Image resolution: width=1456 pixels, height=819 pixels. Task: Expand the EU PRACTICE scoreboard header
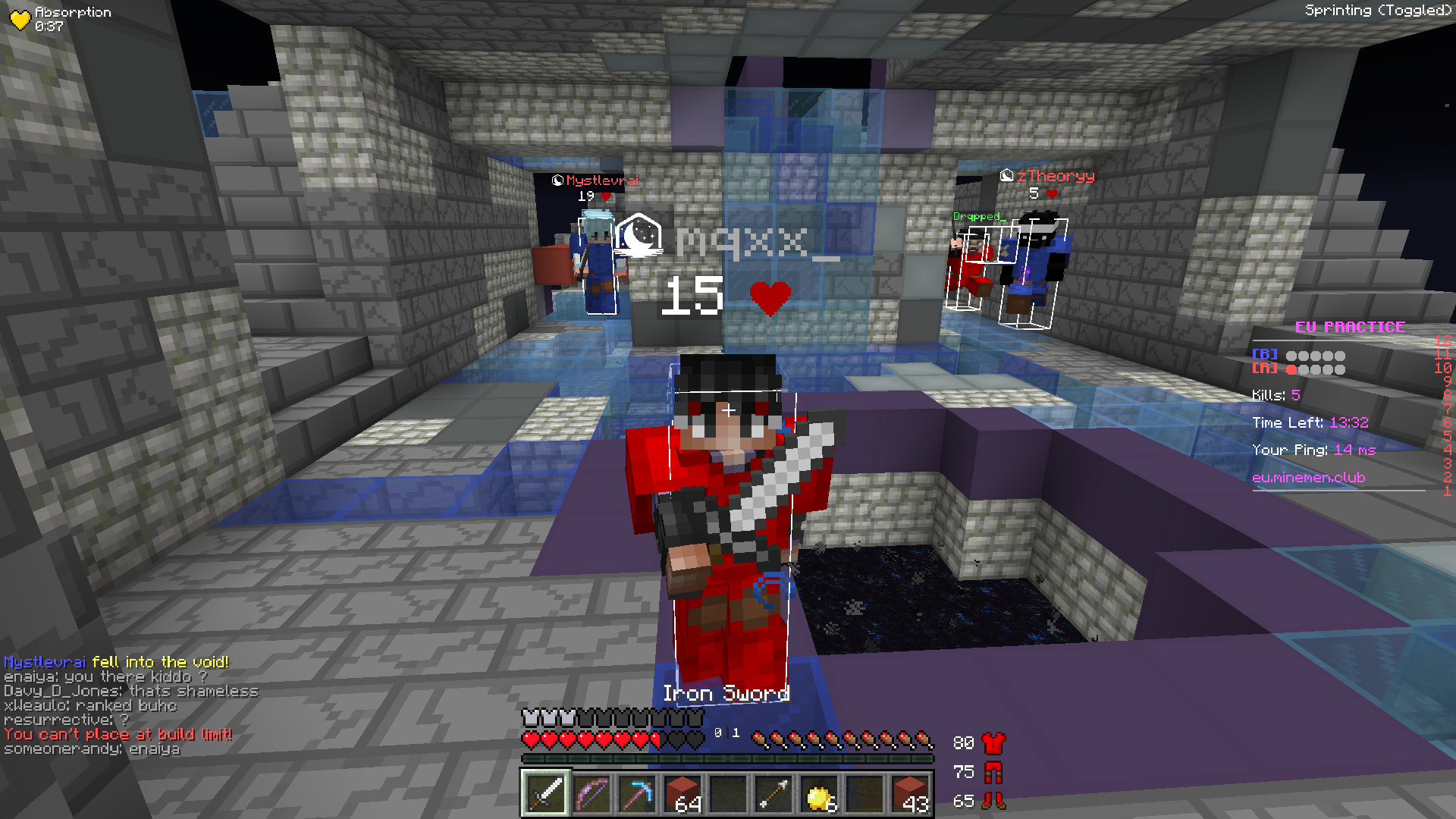point(1350,328)
